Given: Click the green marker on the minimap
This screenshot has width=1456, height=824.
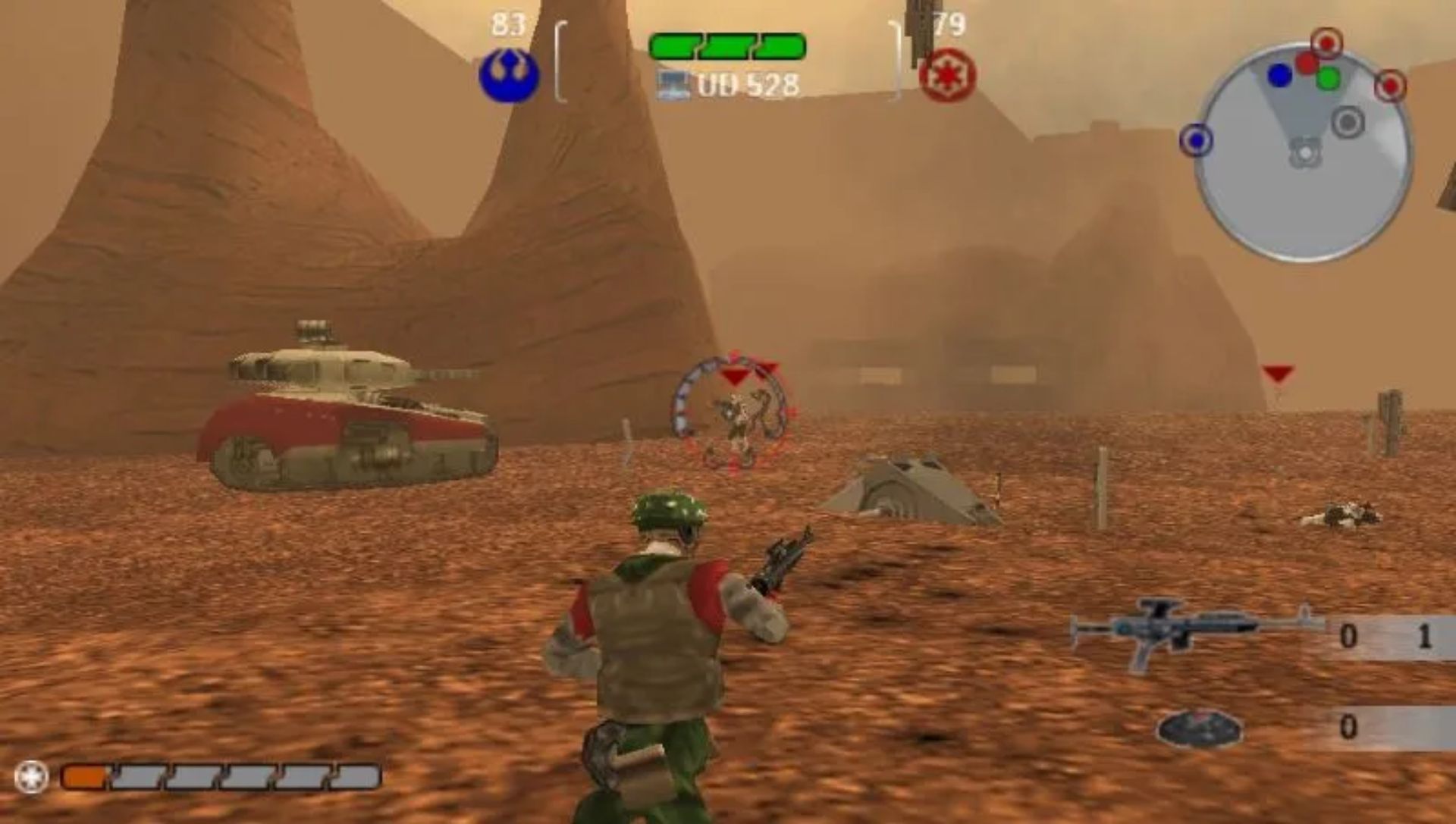Looking at the screenshot, I should coord(1328,78).
